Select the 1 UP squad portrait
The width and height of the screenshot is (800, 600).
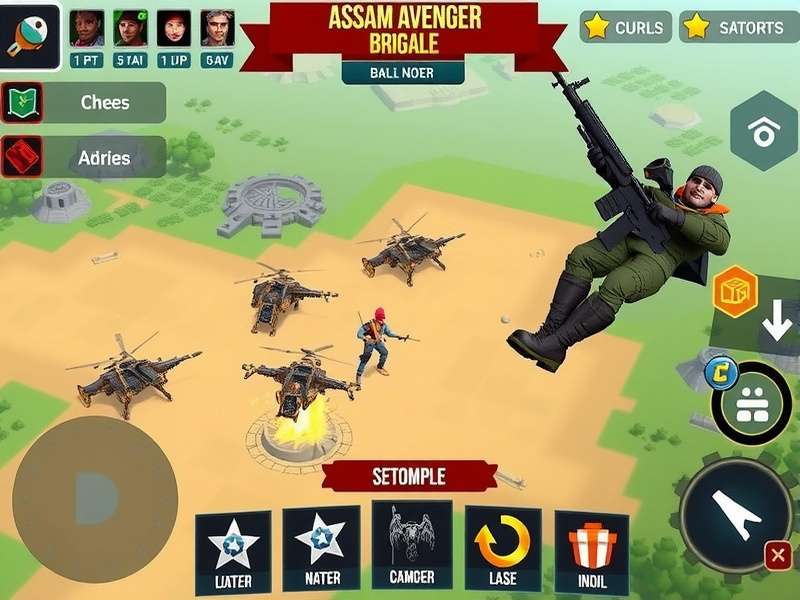pyautogui.click(x=174, y=36)
